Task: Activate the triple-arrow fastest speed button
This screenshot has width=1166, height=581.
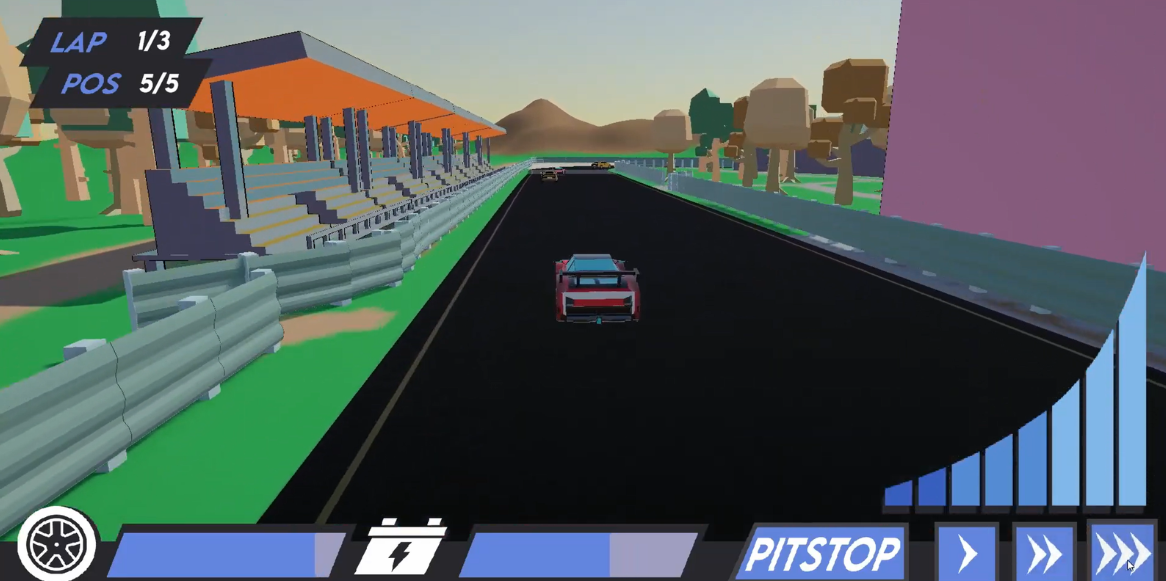Action: coord(1122,553)
